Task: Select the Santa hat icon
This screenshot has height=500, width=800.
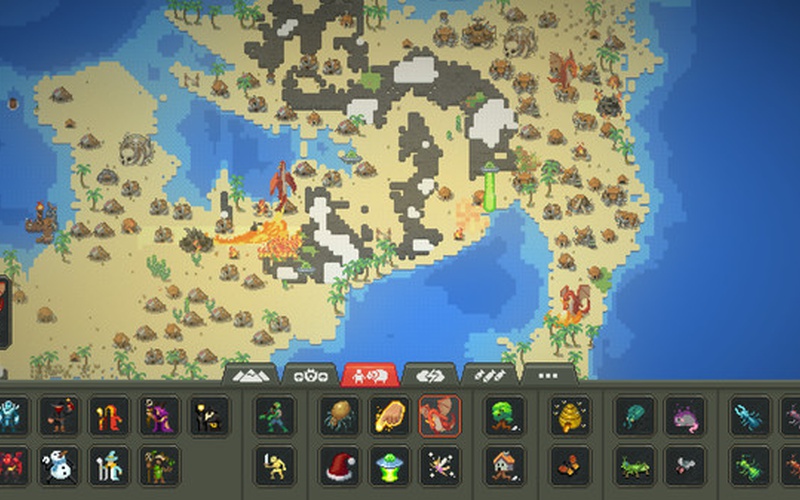Action: click(x=340, y=465)
